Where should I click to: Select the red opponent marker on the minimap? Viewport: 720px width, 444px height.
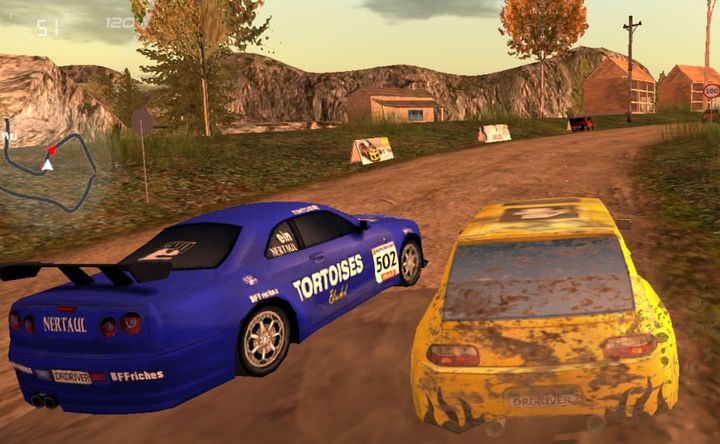pos(52,151)
